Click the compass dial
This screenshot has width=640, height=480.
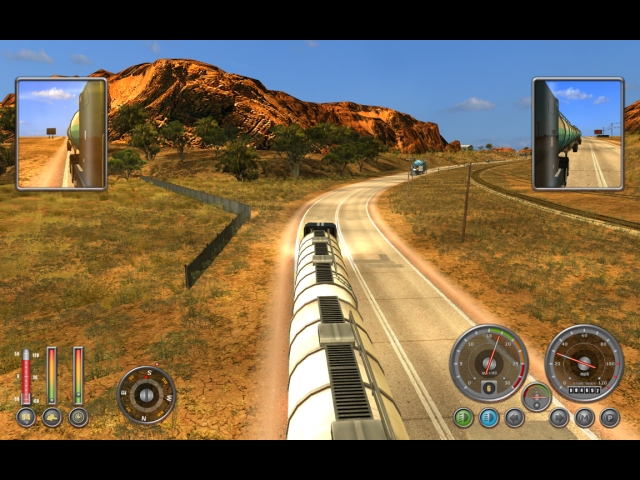[x=147, y=395]
